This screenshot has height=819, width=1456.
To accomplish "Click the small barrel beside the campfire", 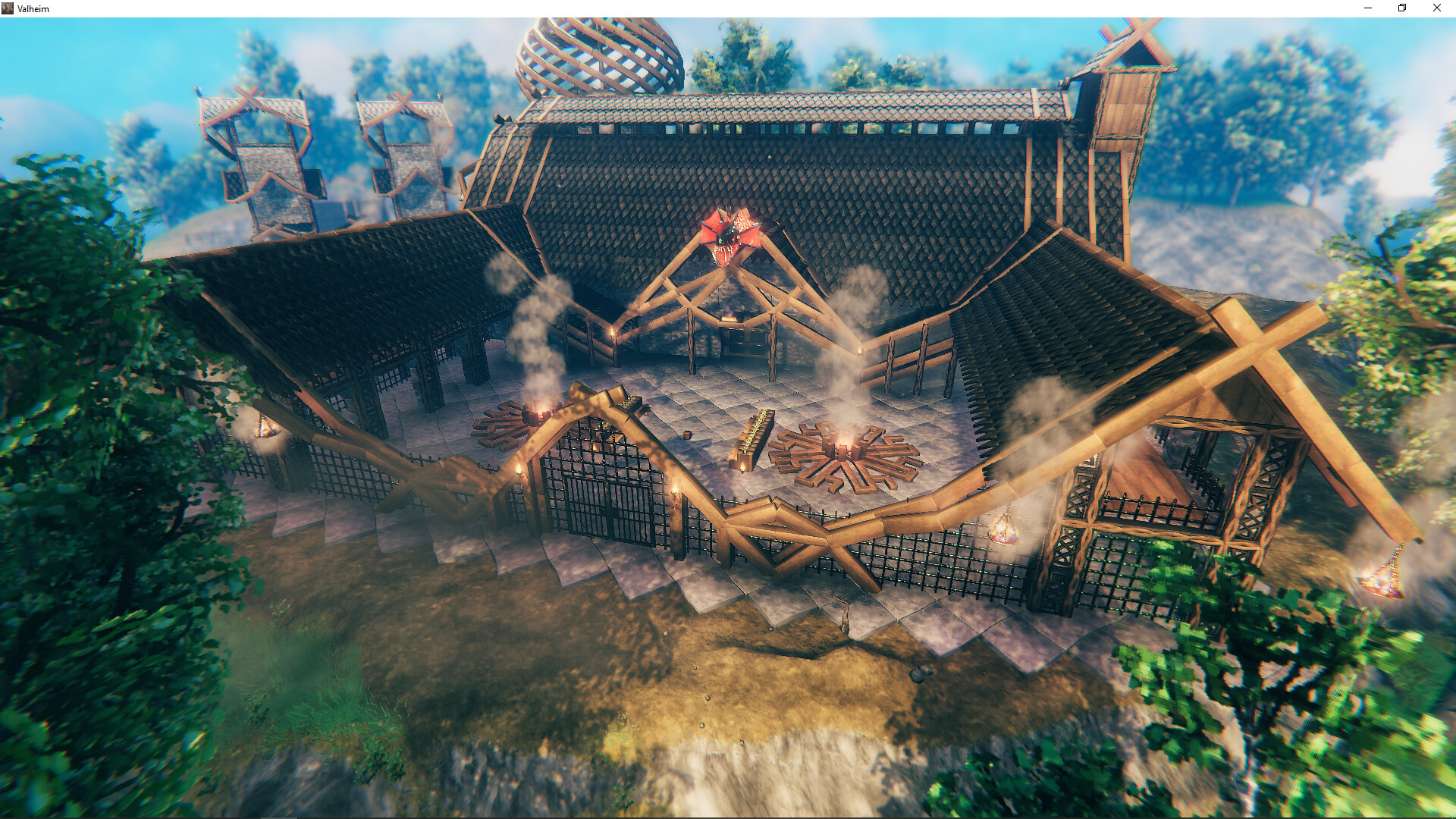I will point(688,435).
